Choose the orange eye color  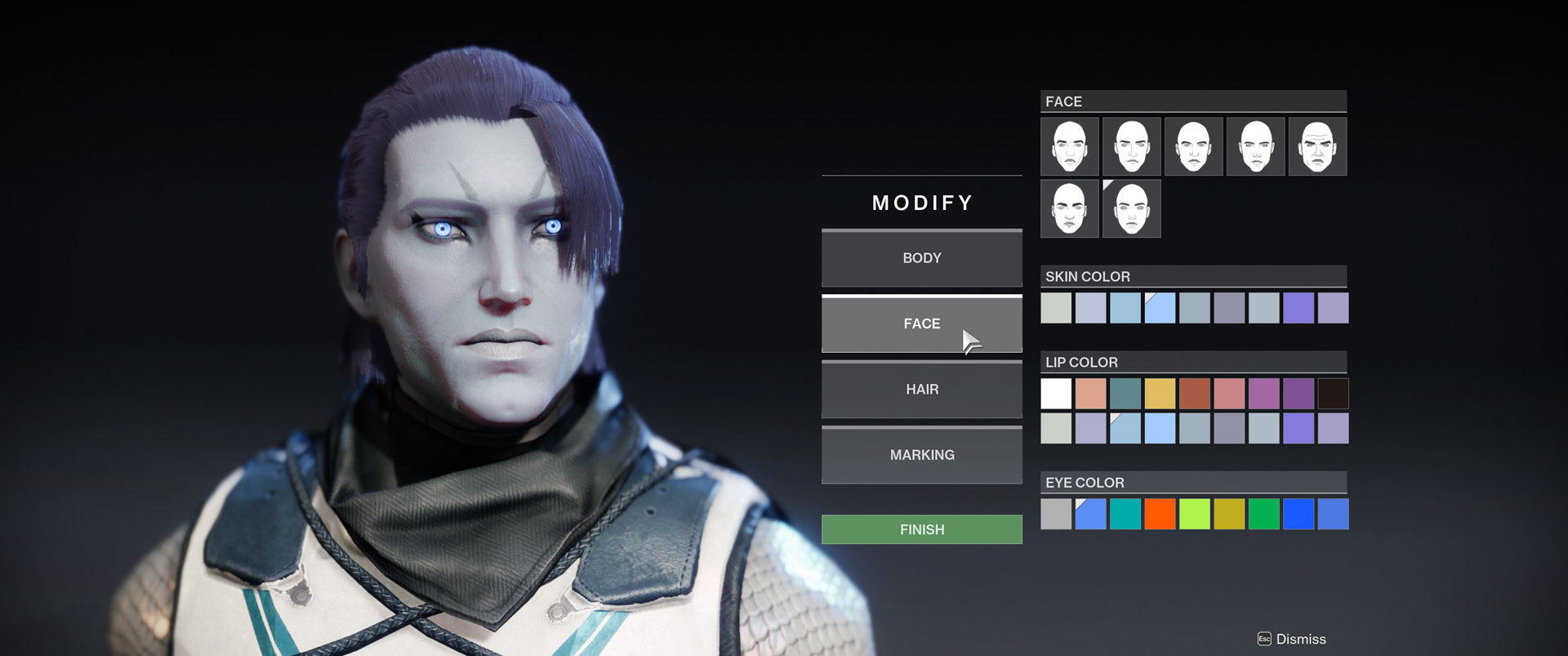(1159, 515)
